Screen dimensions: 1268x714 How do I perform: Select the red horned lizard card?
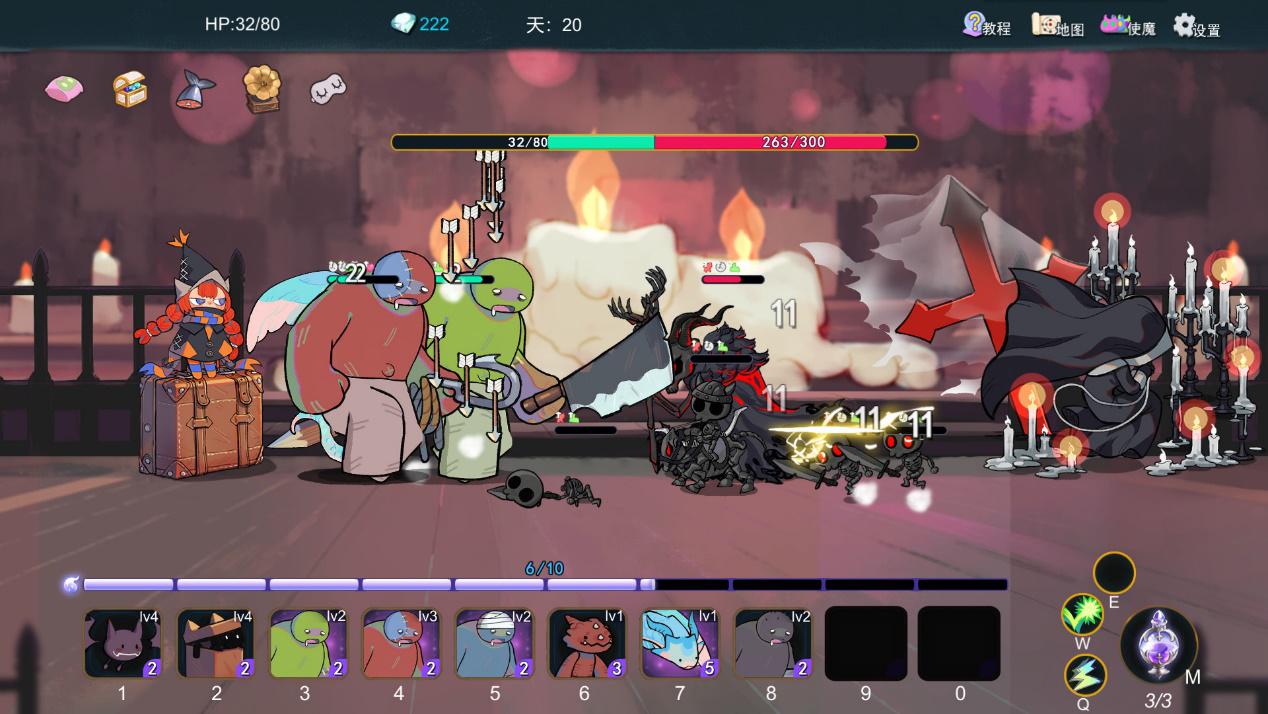tap(586, 643)
